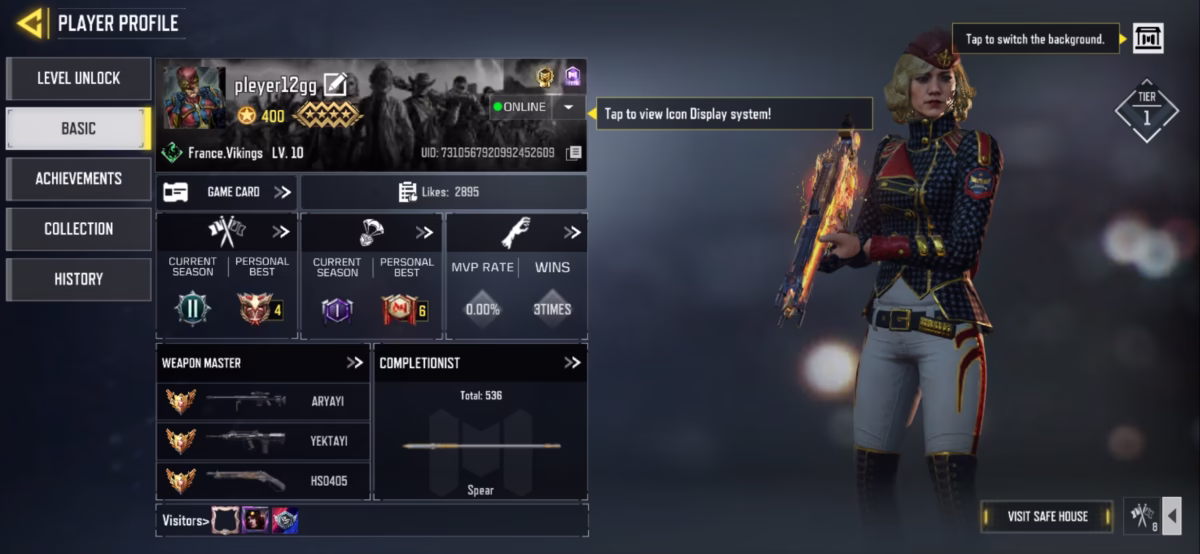View the History tab
Image resolution: width=1200 pixels, height=554 pixels.
(78, 279)
